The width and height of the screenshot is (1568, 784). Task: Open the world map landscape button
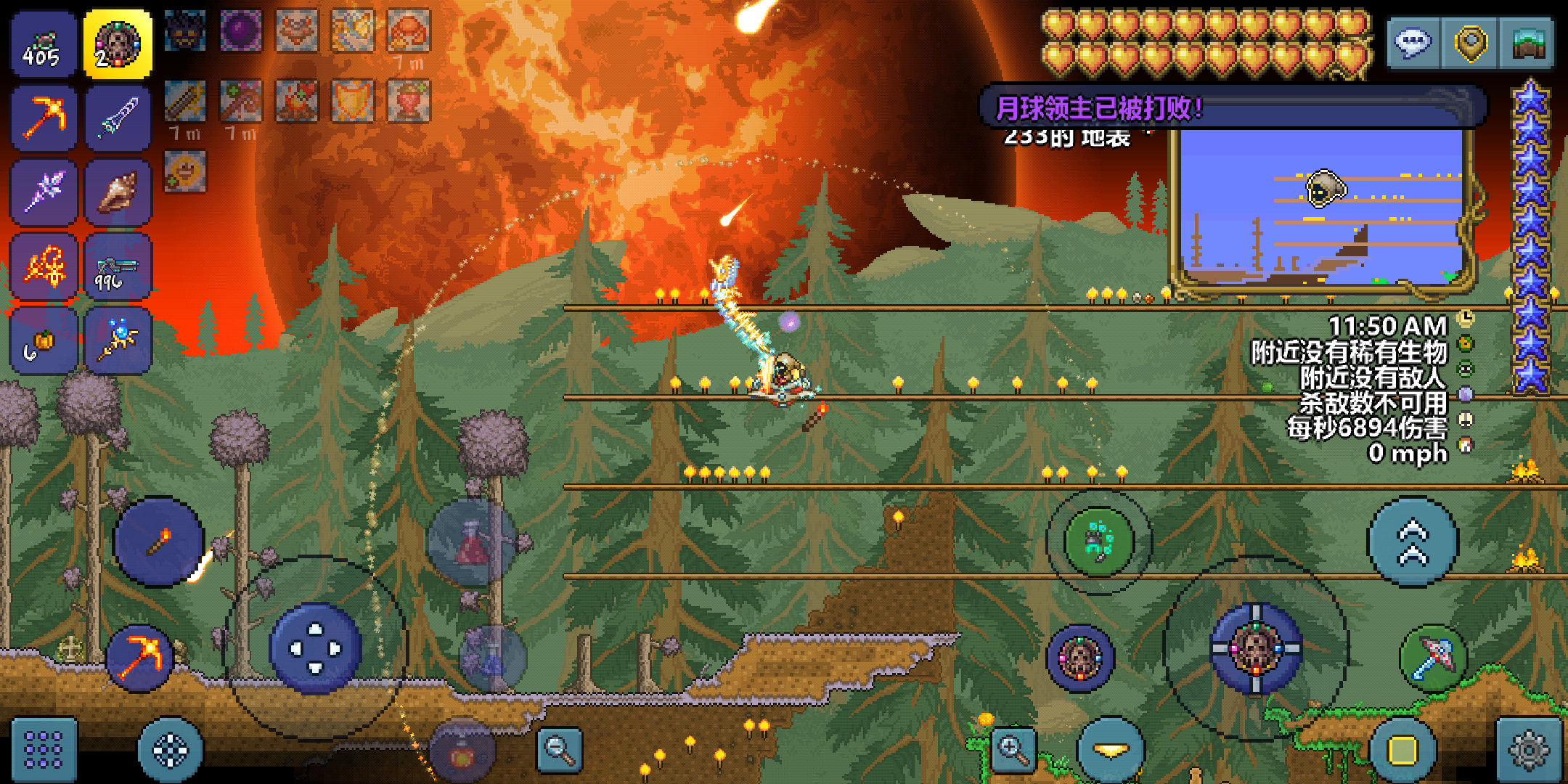[1528, 43]
